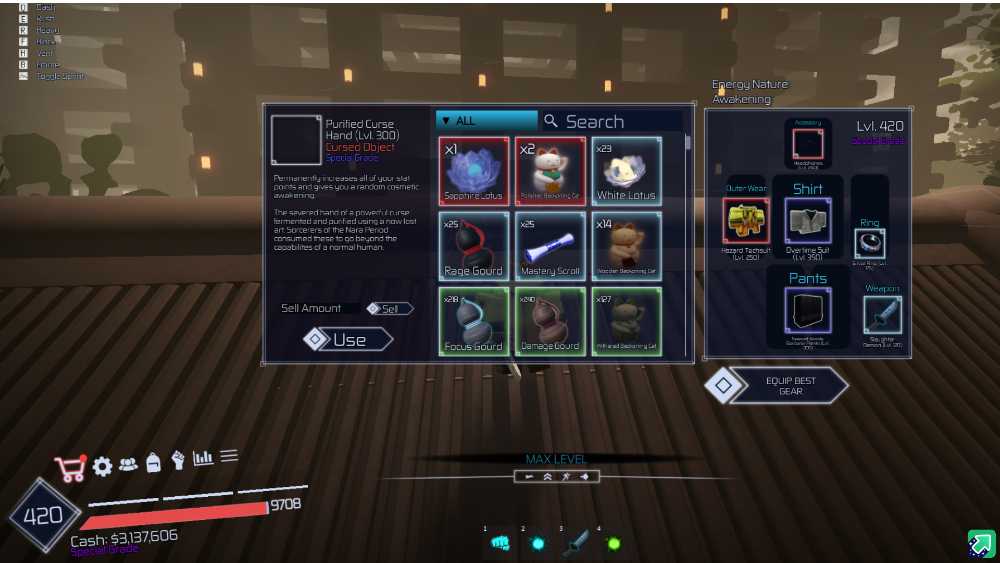The height and width of the screenshot is (563, 1000).
Task: Select the sword in the hotbar
Action: click(x=575, y=543)
